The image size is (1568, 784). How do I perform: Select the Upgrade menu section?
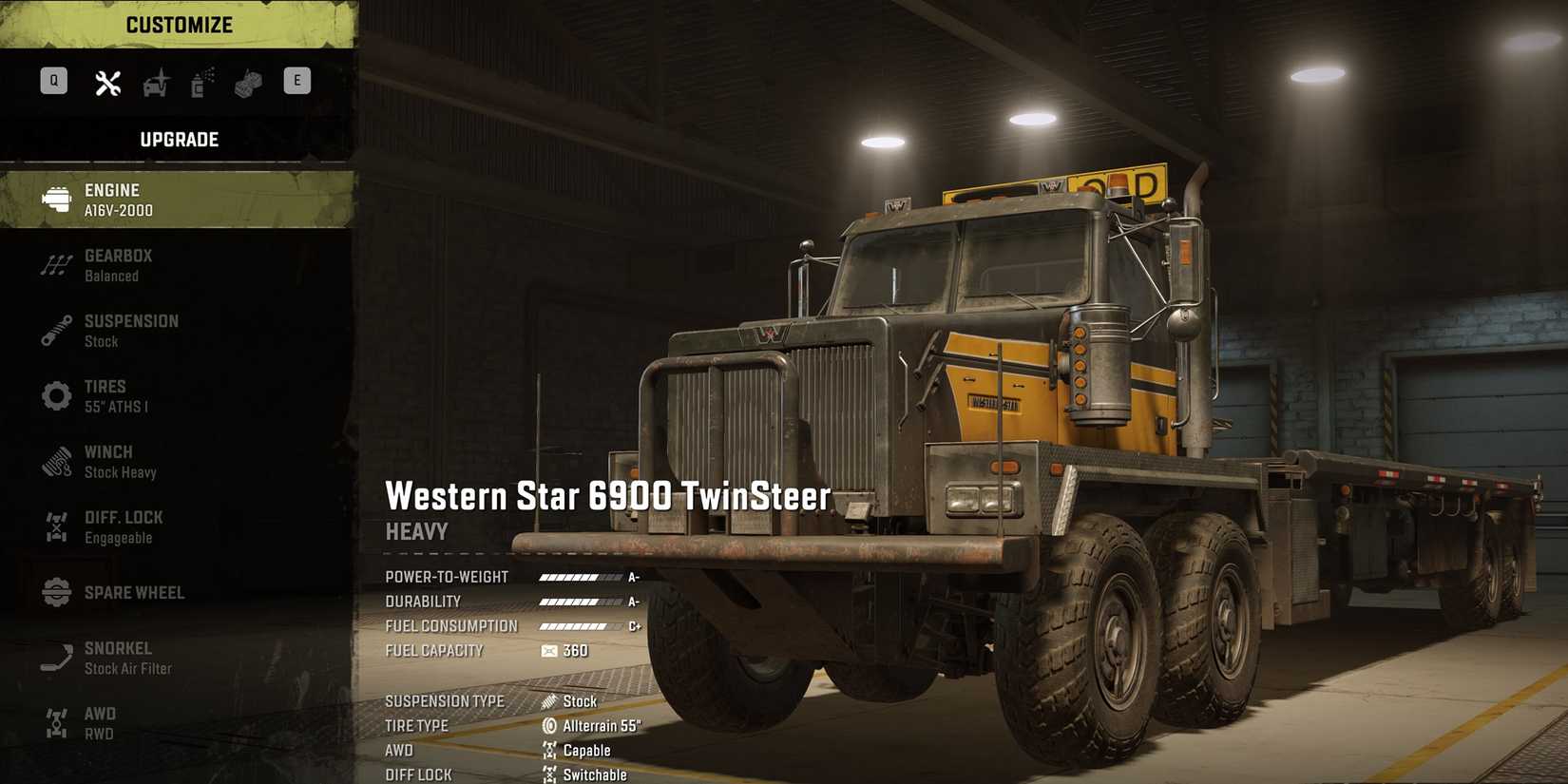coord(179,139)
